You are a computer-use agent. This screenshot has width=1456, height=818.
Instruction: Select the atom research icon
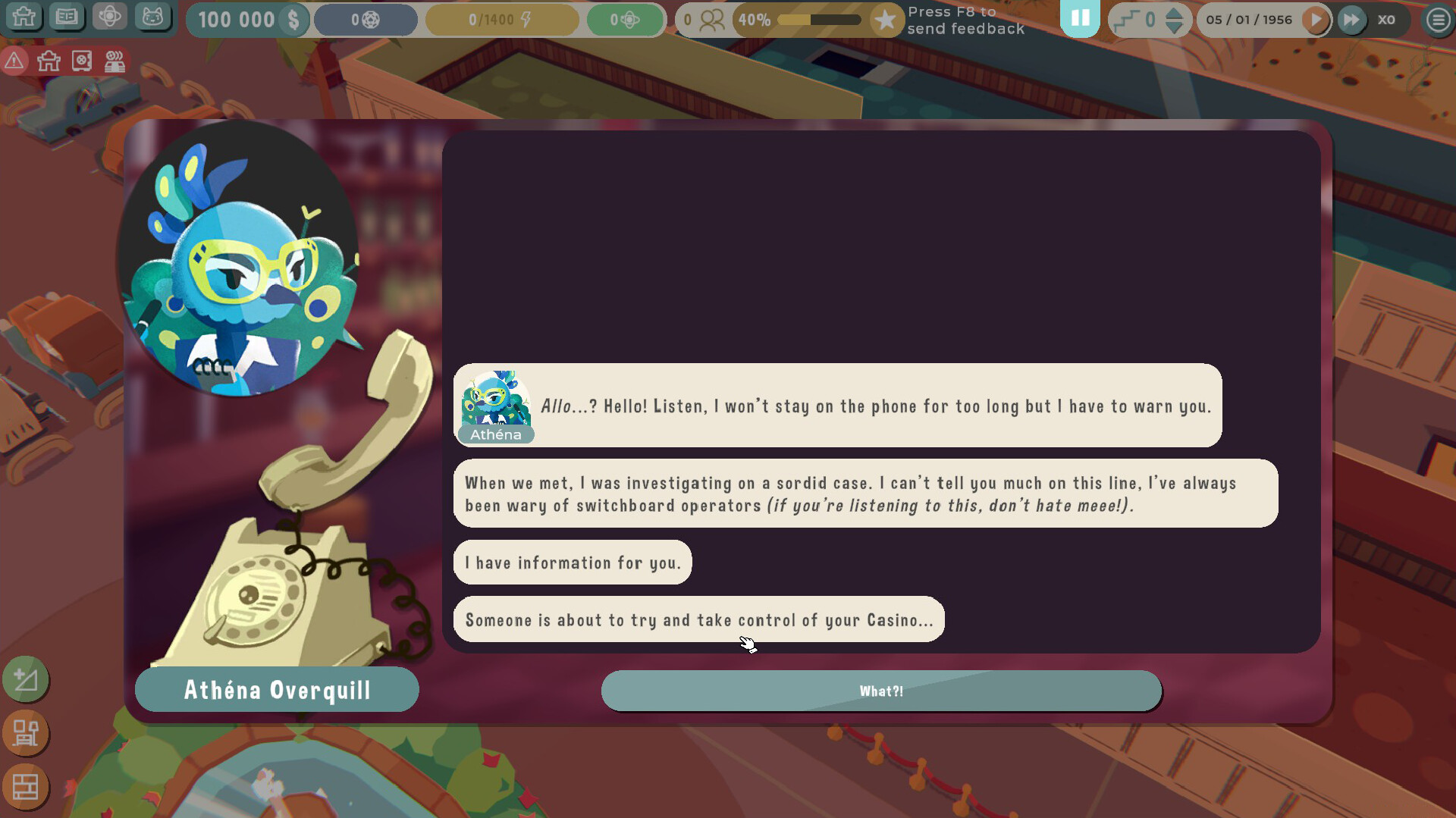pyautogui.click(x=109, y=17)
